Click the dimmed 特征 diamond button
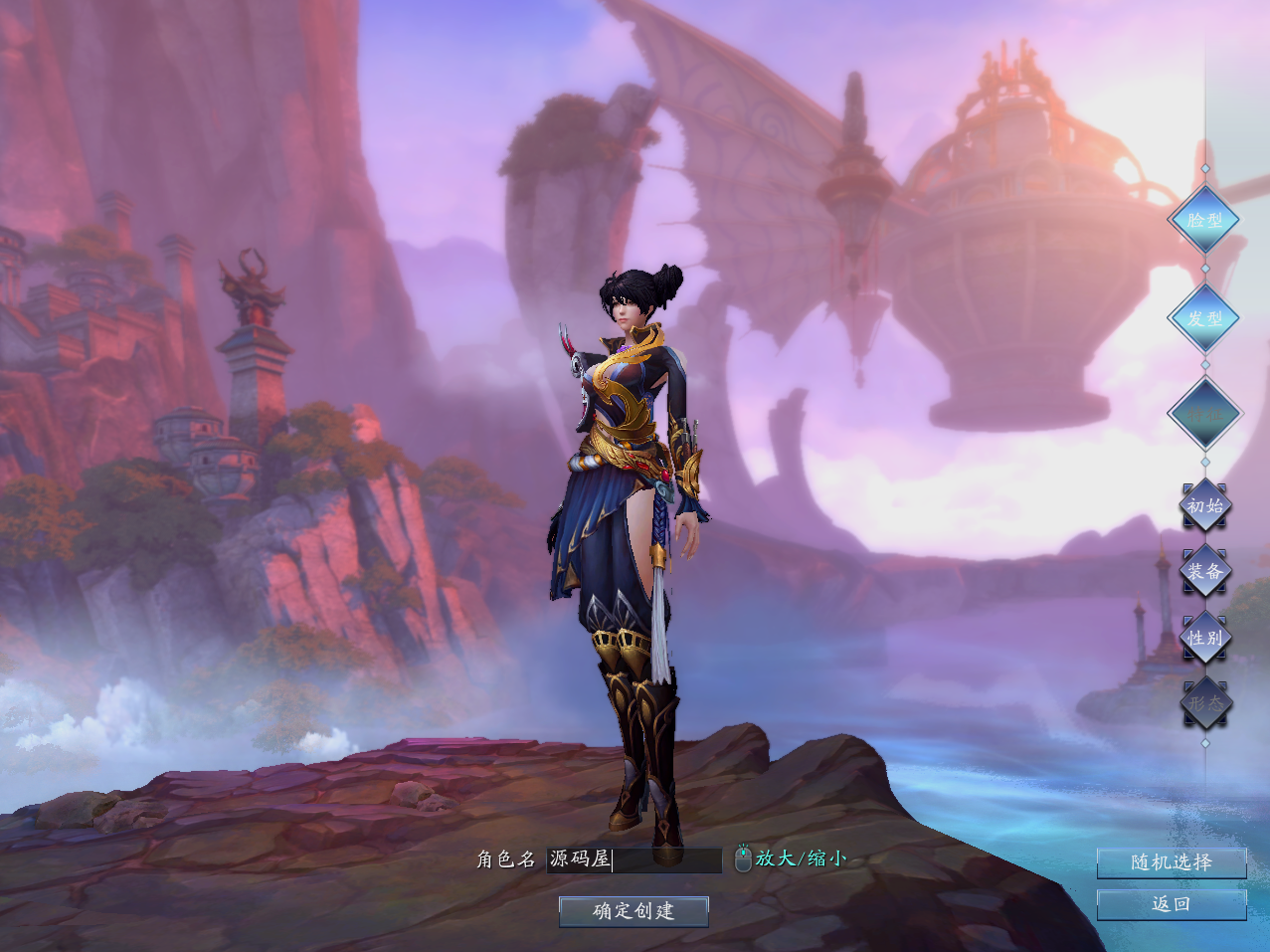 (x=1204, y=414)
